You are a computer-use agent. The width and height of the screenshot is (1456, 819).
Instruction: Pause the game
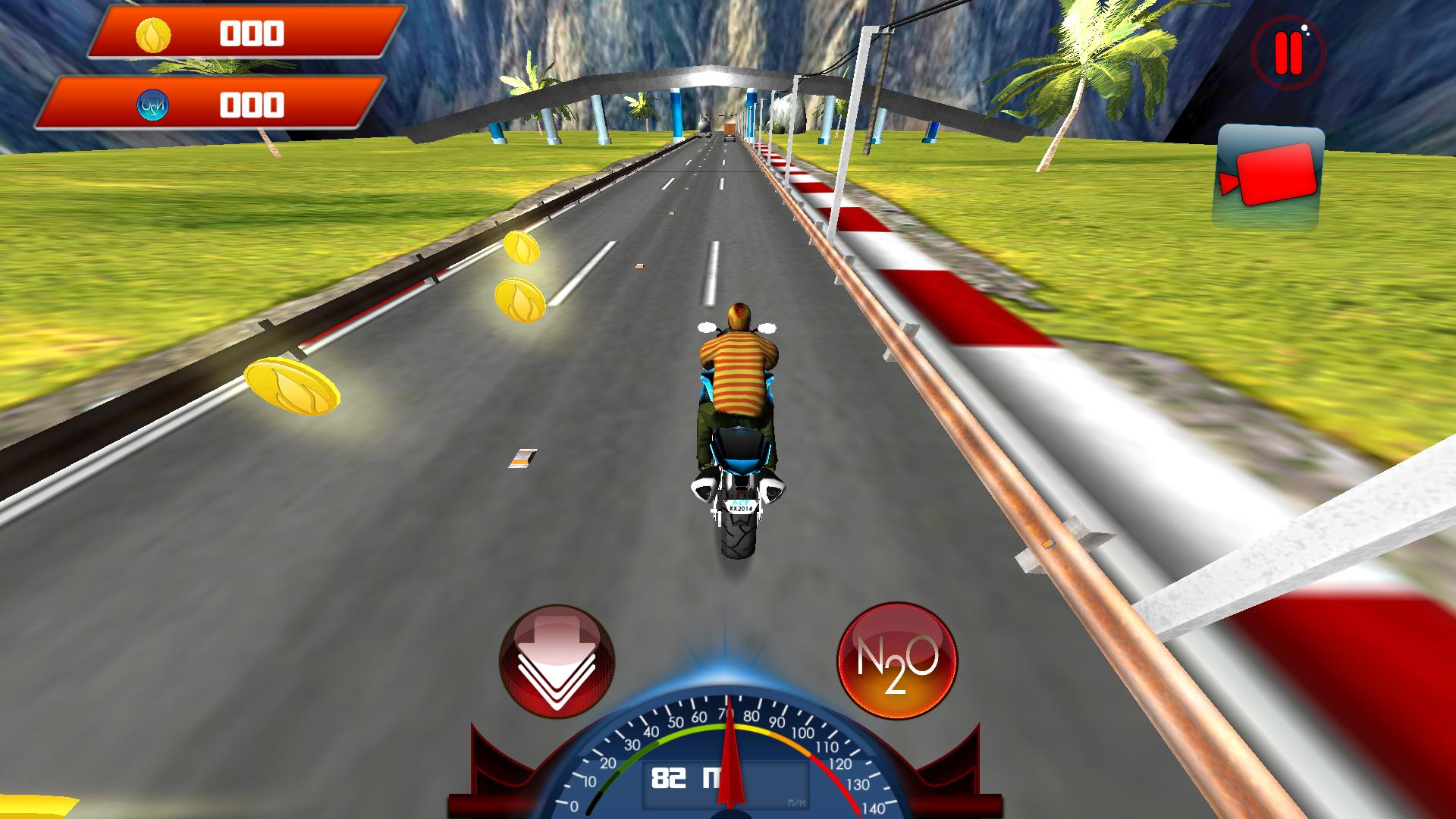pyautogui.click(x=1289, y=53)
